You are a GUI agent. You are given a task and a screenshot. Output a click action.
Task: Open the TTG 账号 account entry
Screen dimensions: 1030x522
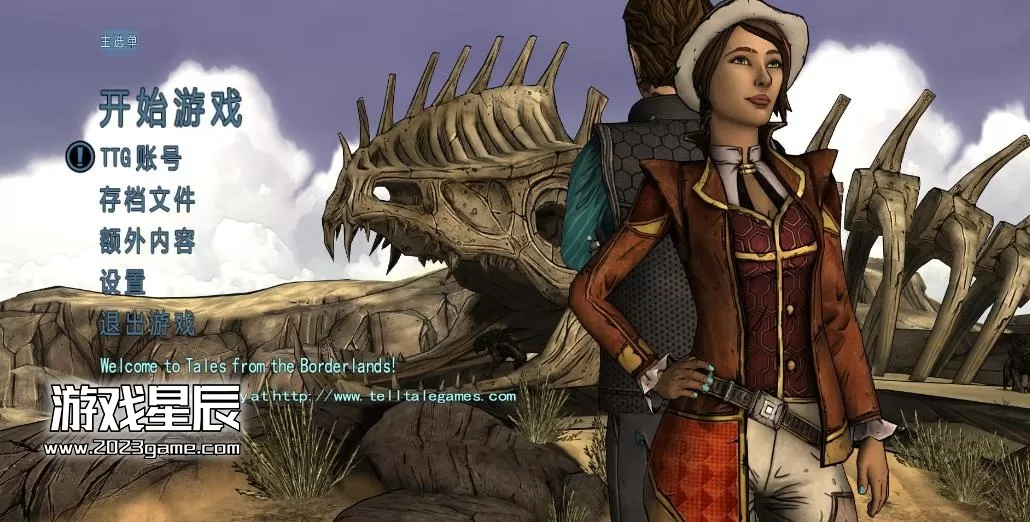tap(140, 158)
